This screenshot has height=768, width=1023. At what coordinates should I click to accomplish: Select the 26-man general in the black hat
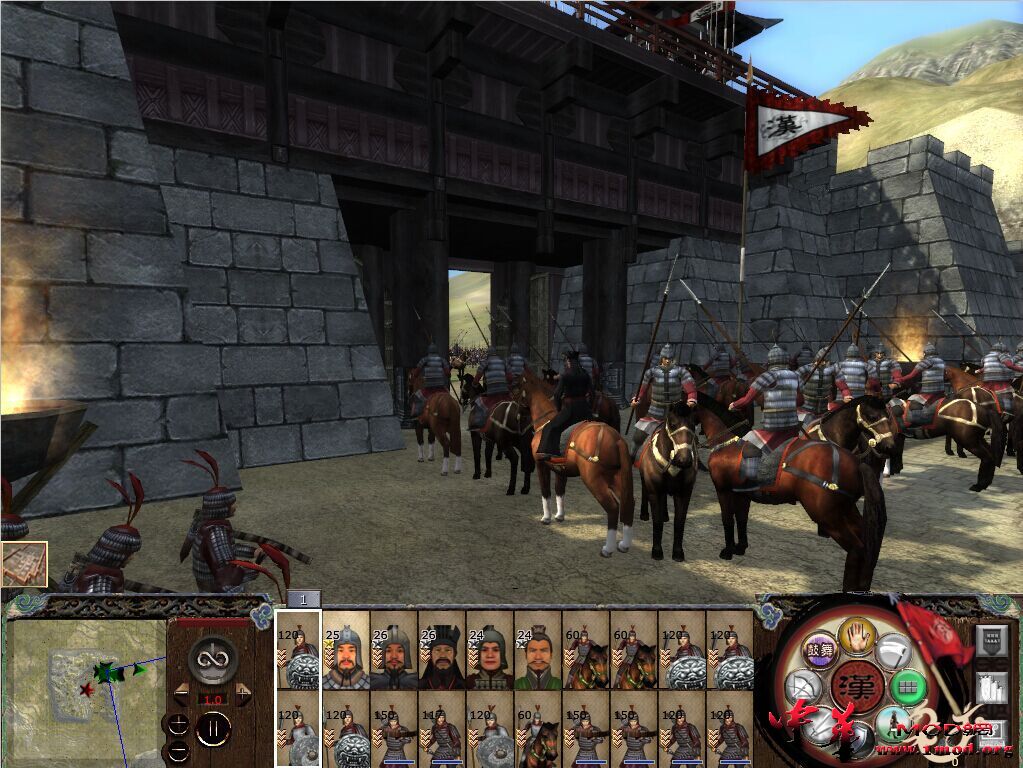(x=442, y=650)
